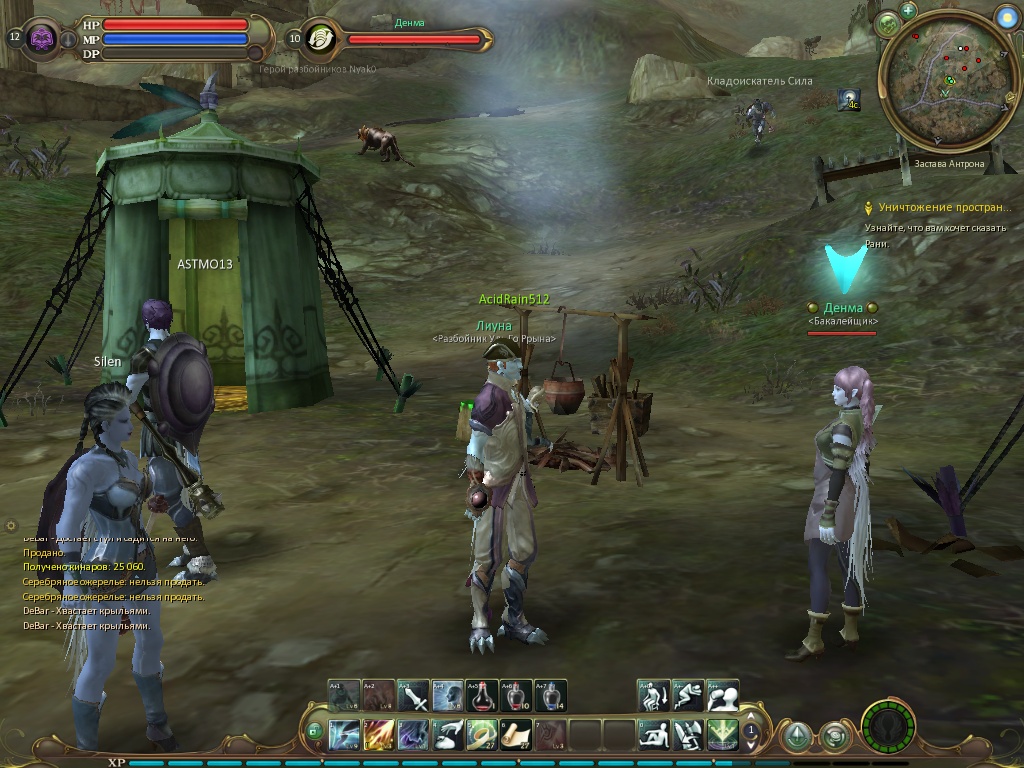Click the minimap's green plus button
Screen dimensions: 1024x768
tap(908, 10)
